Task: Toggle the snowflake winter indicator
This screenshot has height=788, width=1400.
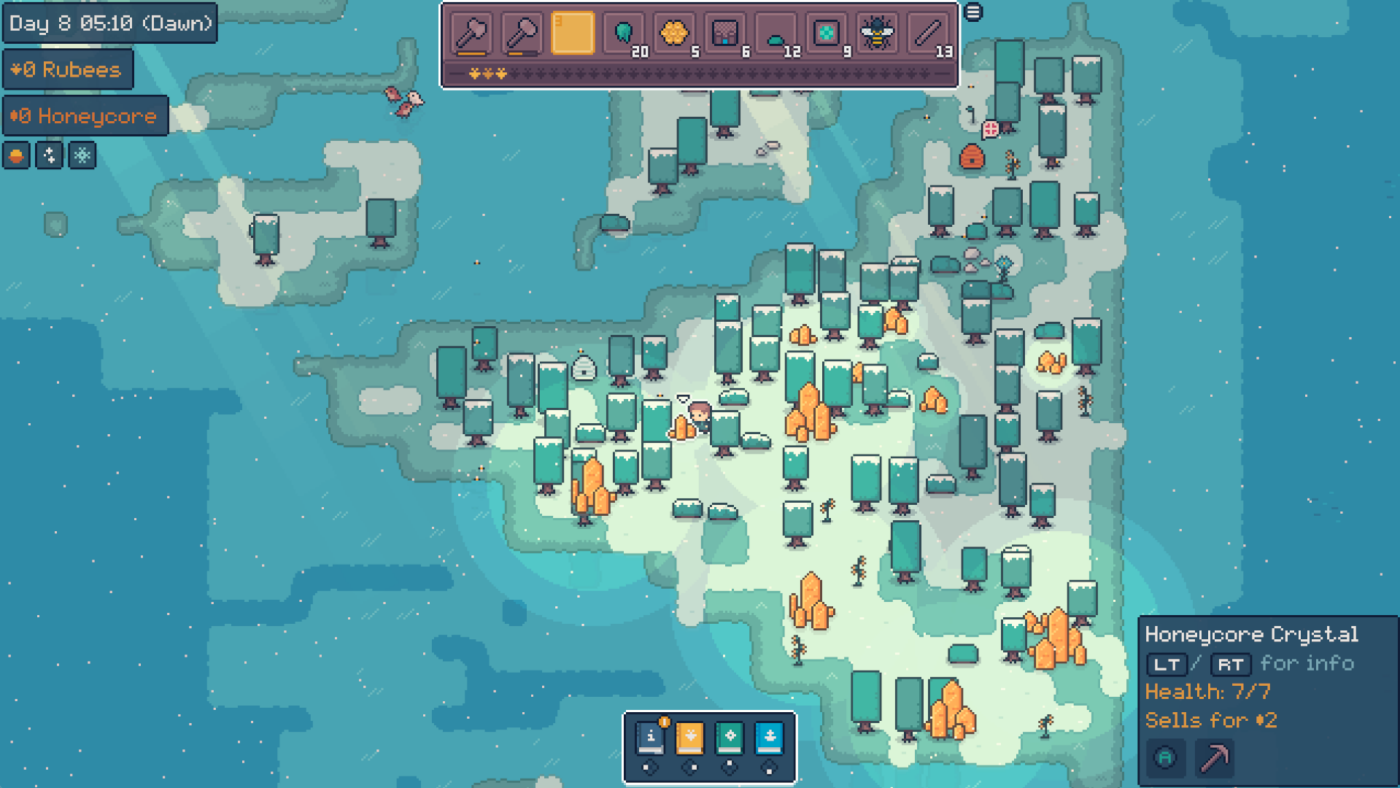Action: pyautogui.click(x=81, y=155)
